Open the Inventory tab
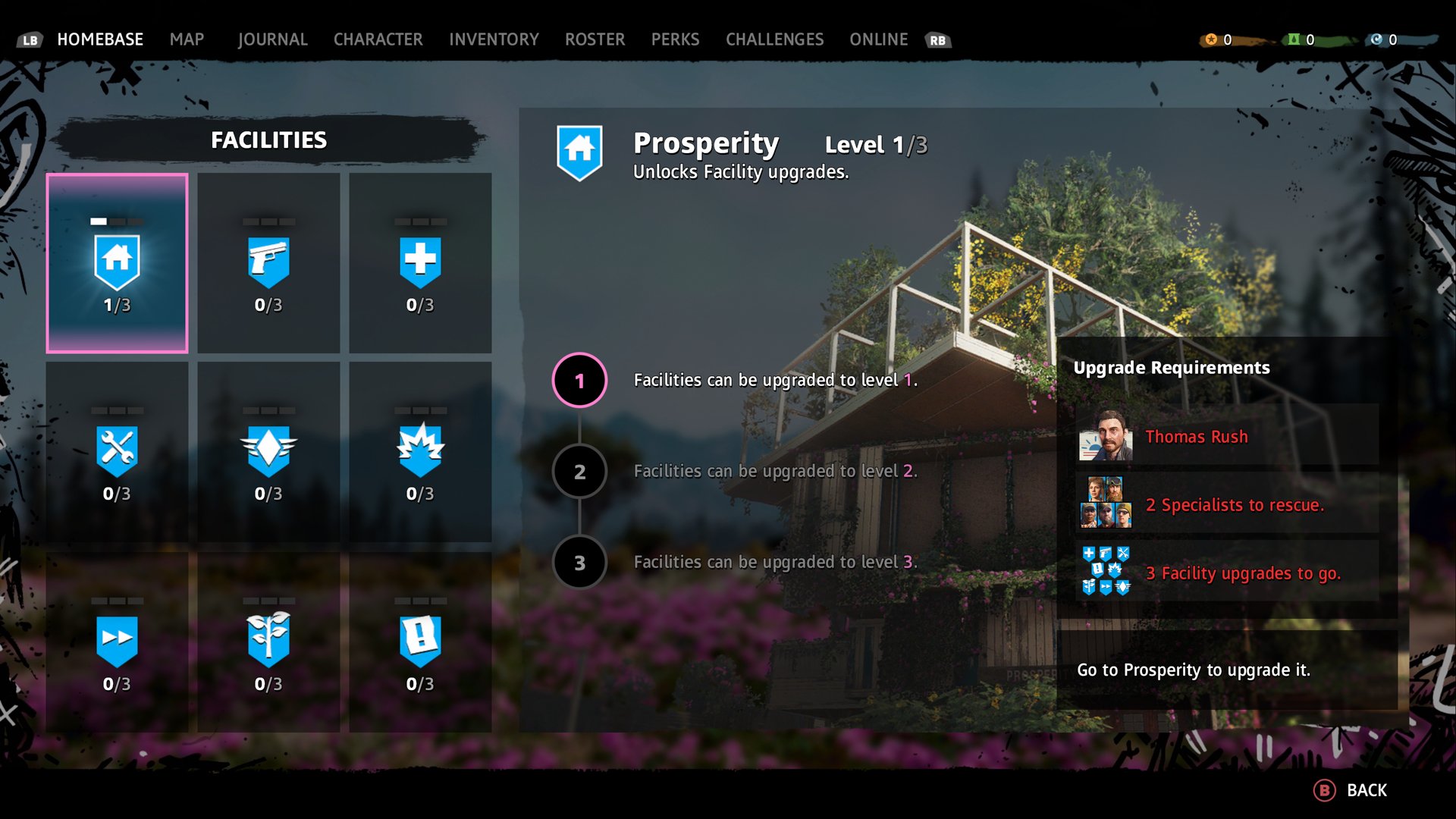The image size is (1456, 819). 494,39
